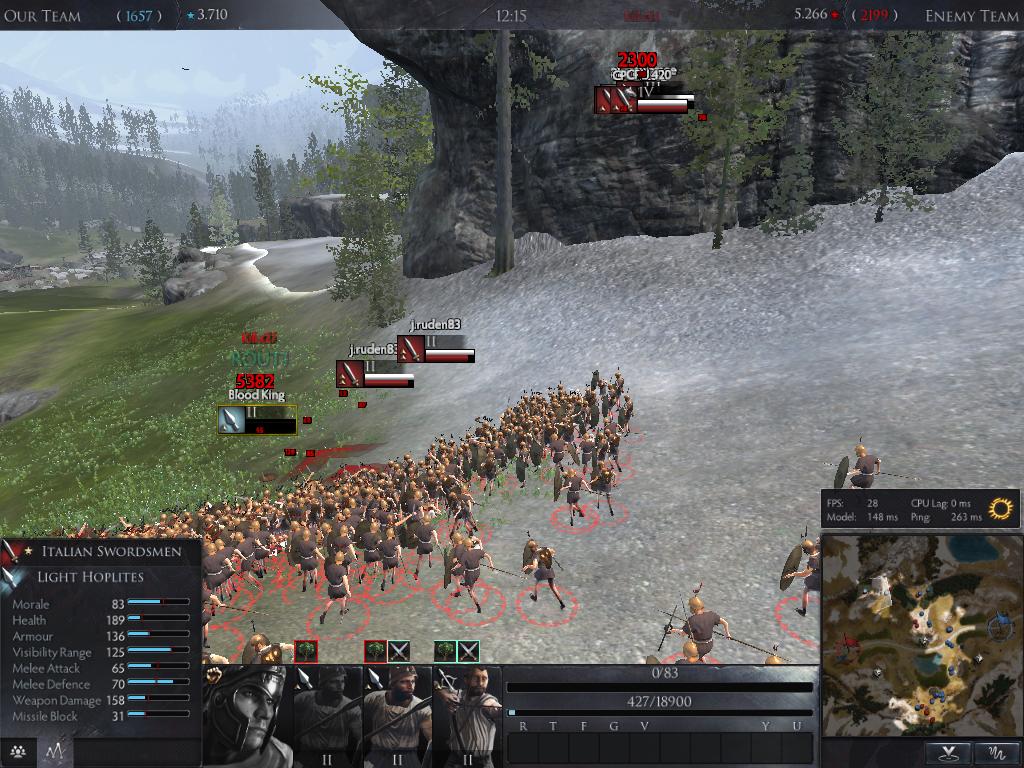Click the squiggle line button below the minimap
The height and width of the screenshot is (768, 1024).
997,752
